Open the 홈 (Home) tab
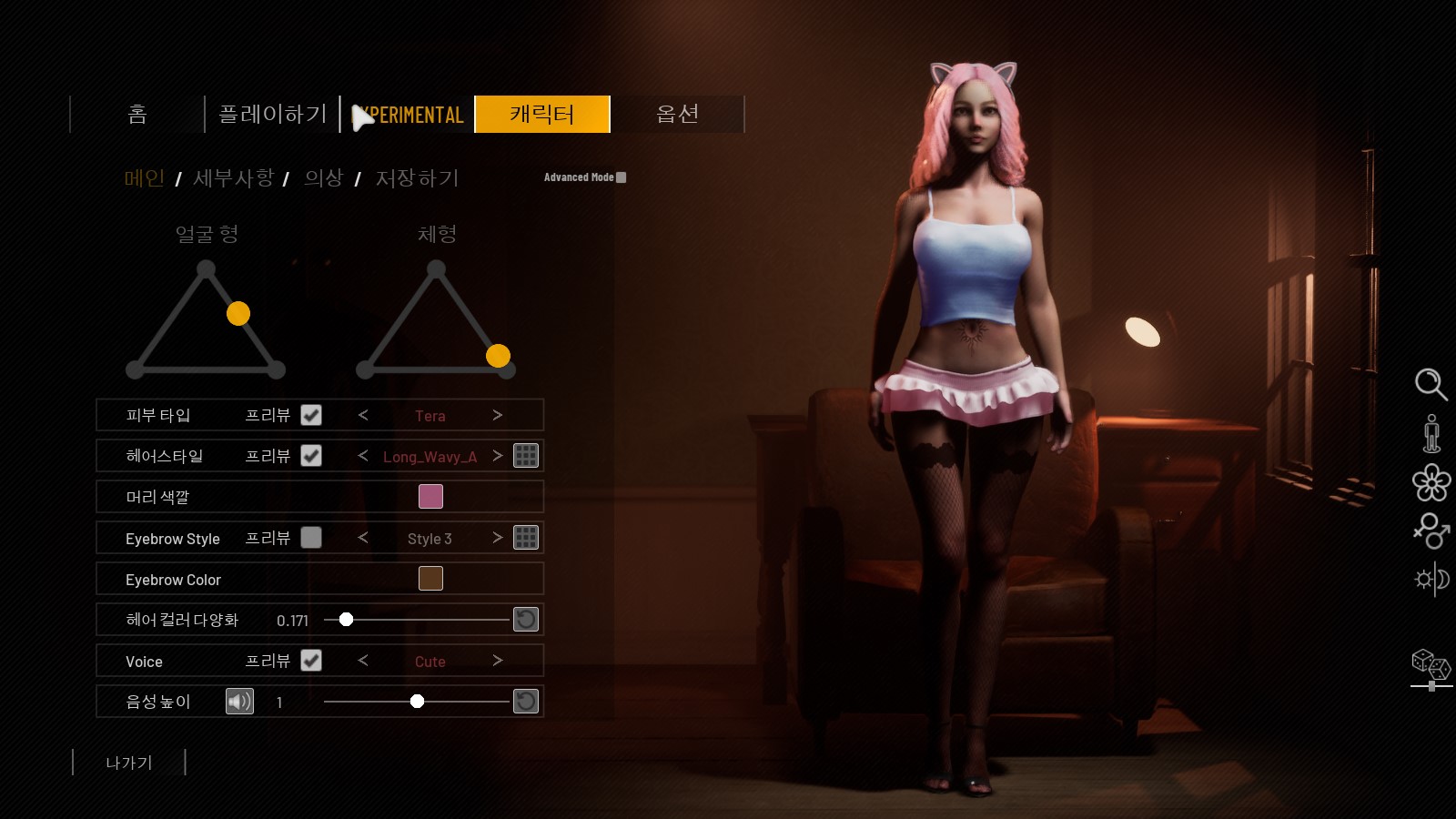The image size is (1456, 819). click(137, 115)
